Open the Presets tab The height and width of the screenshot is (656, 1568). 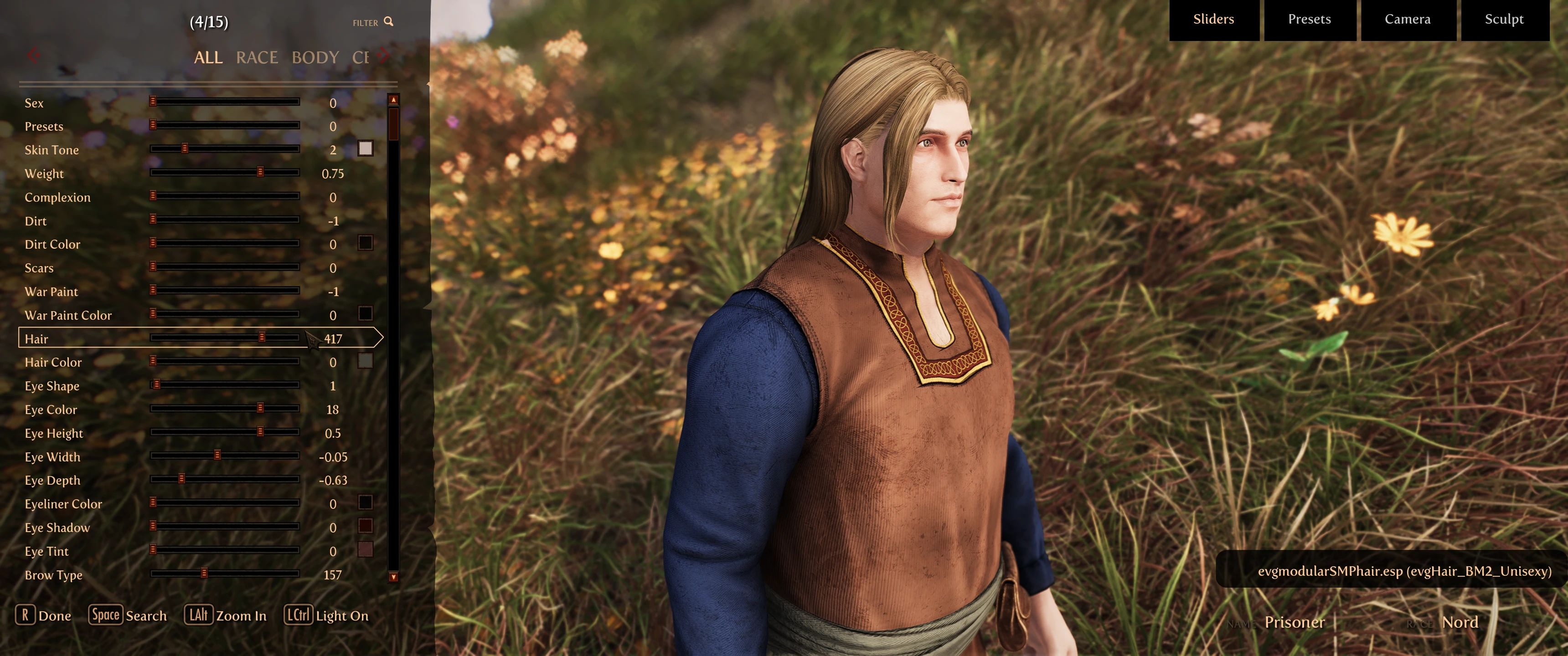pyautogui.click(x=1309, y=19)
